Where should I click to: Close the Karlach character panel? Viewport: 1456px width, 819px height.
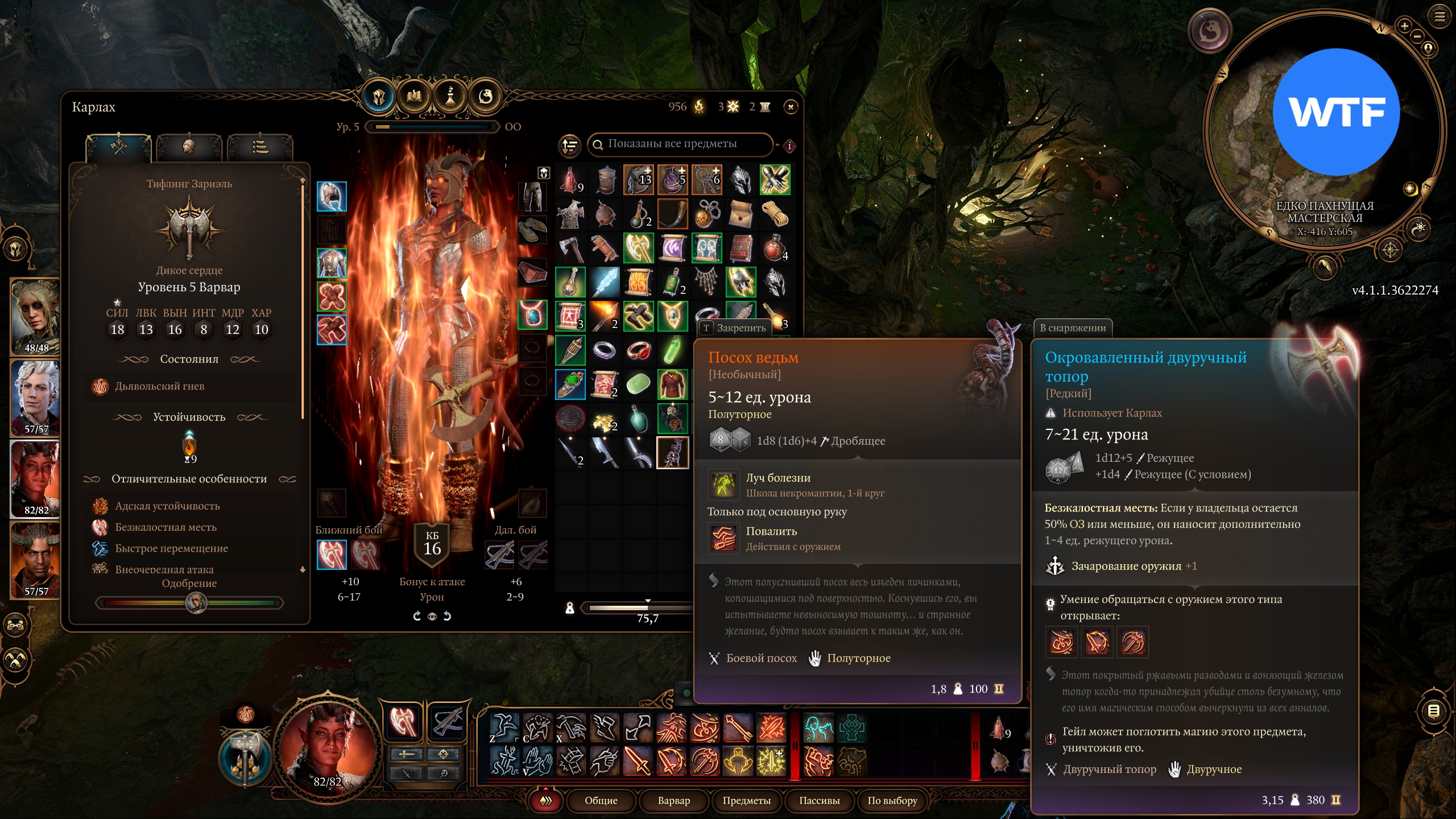(791, 106)
